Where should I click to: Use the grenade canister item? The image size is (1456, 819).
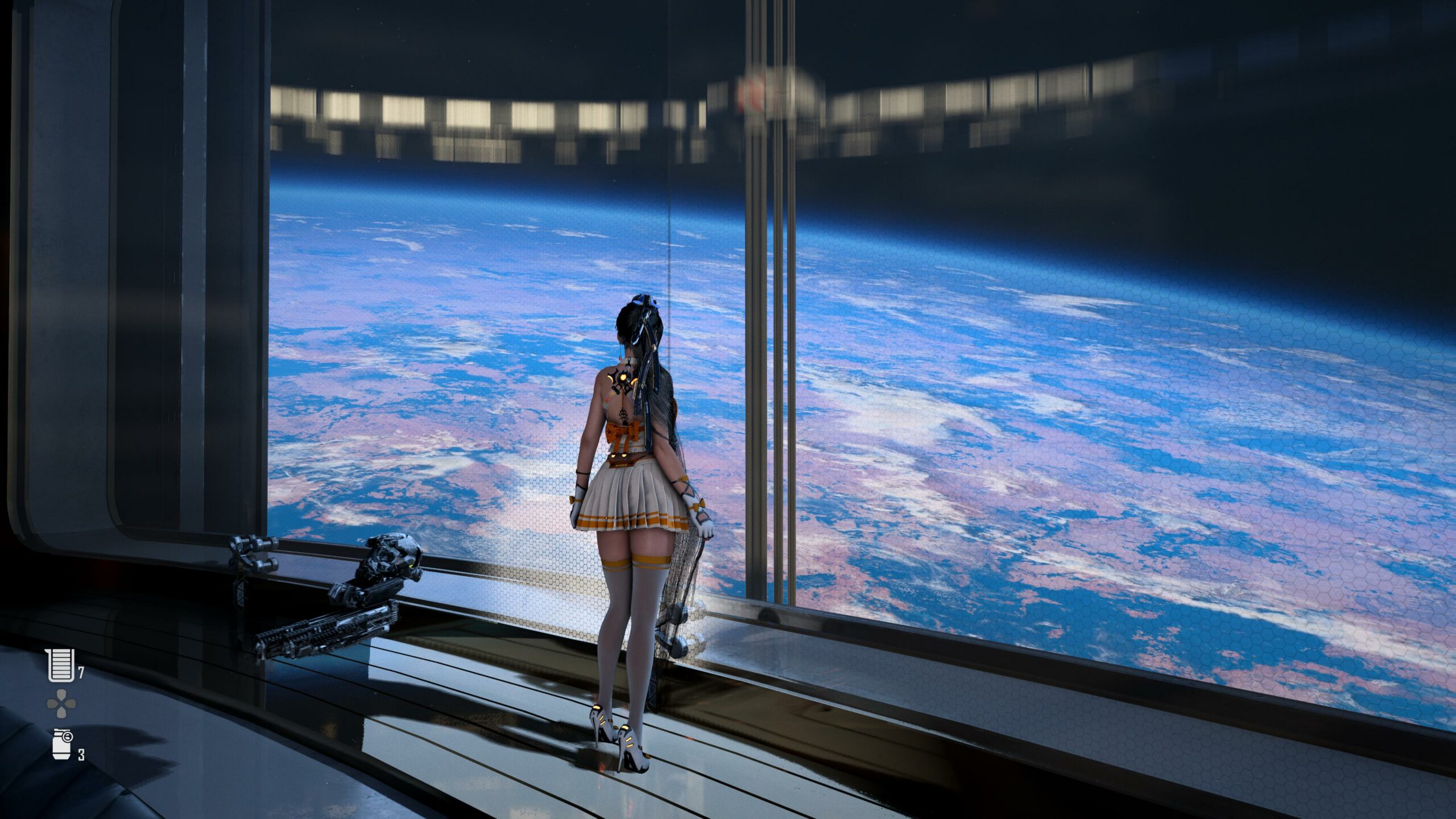coord(61,744)
